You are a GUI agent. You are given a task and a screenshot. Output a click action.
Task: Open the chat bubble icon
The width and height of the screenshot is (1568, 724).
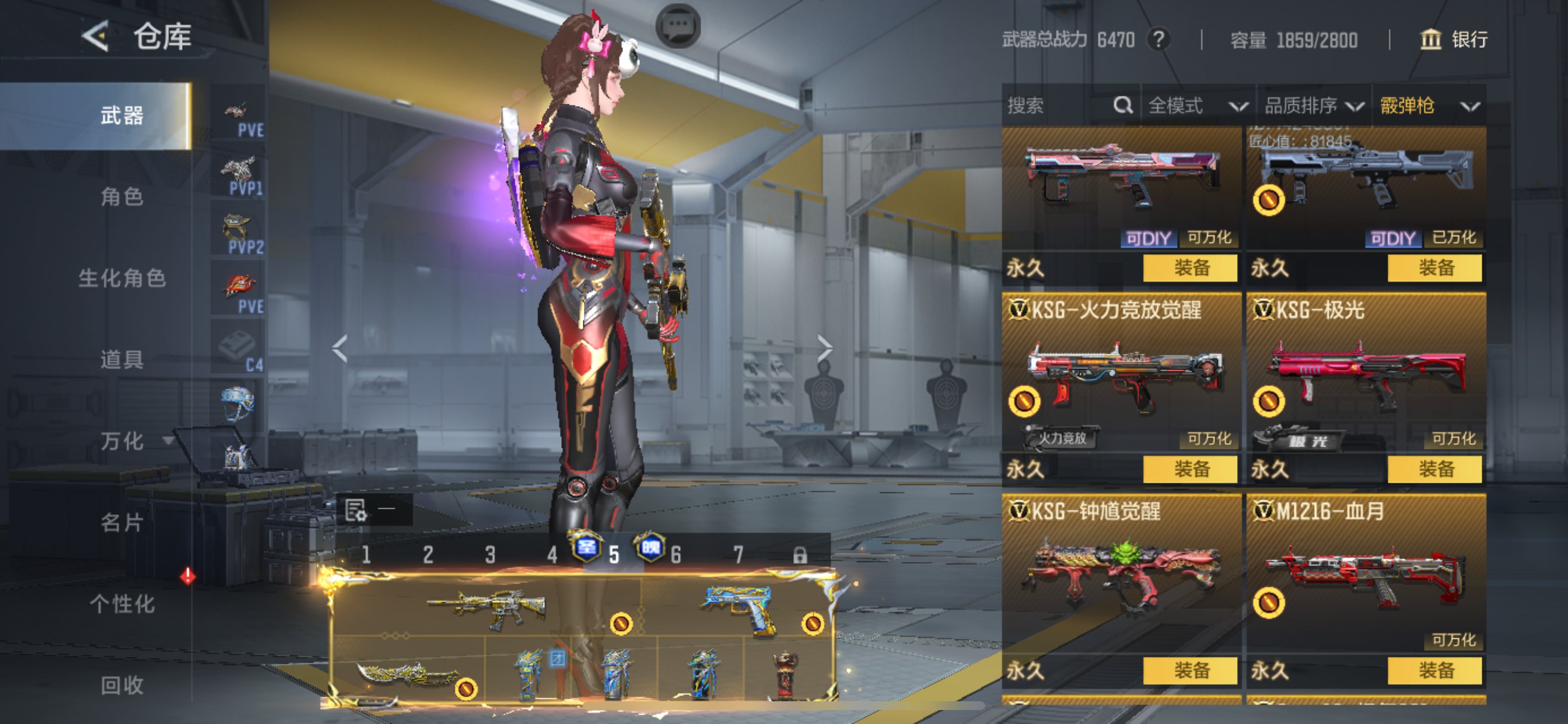tap(677, 26)
